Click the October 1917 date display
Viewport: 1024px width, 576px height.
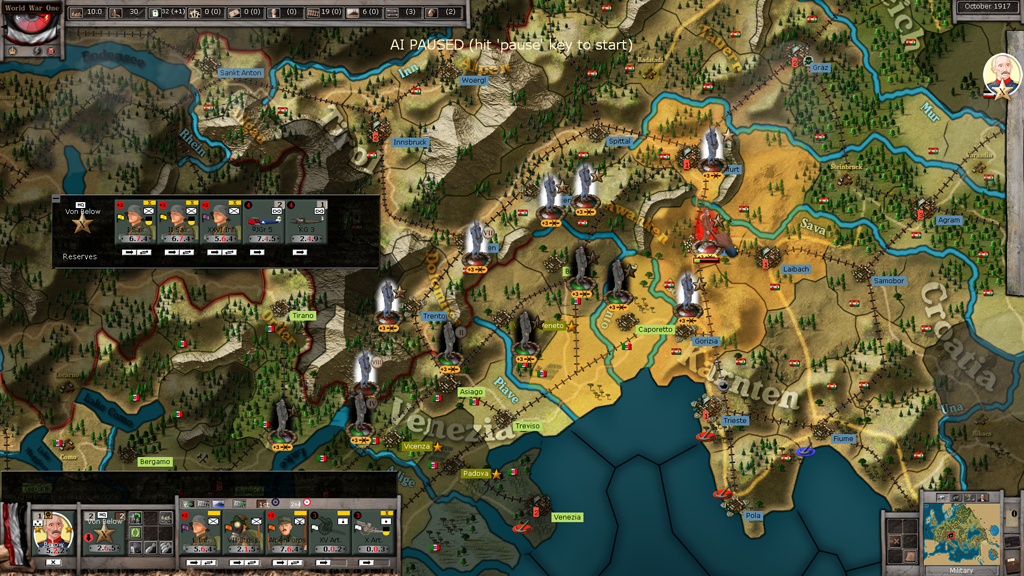[x=990, y=7]
